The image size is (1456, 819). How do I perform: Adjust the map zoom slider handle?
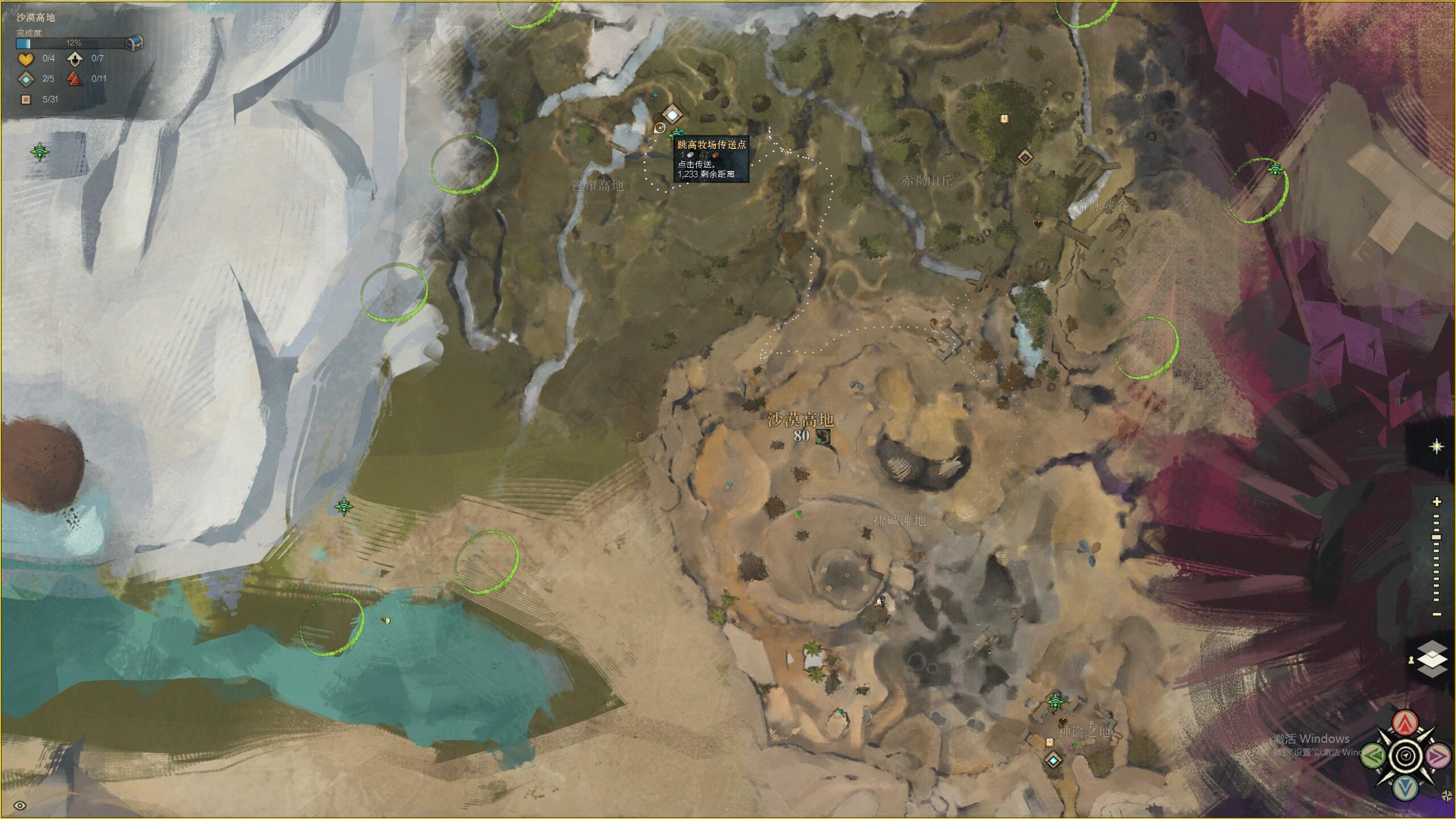click(1437, 537)
